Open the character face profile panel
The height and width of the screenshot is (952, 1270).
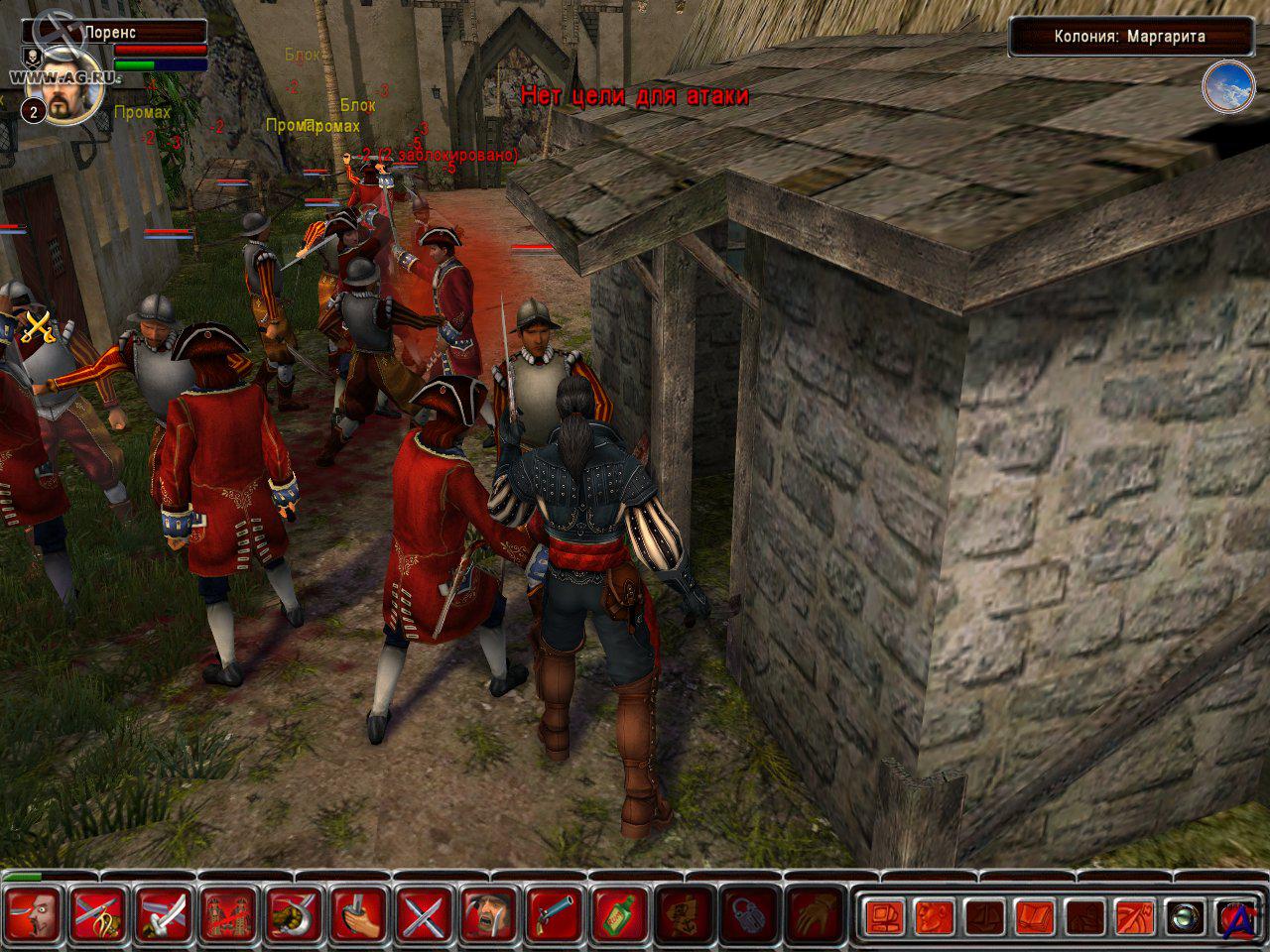click(933, 916)
